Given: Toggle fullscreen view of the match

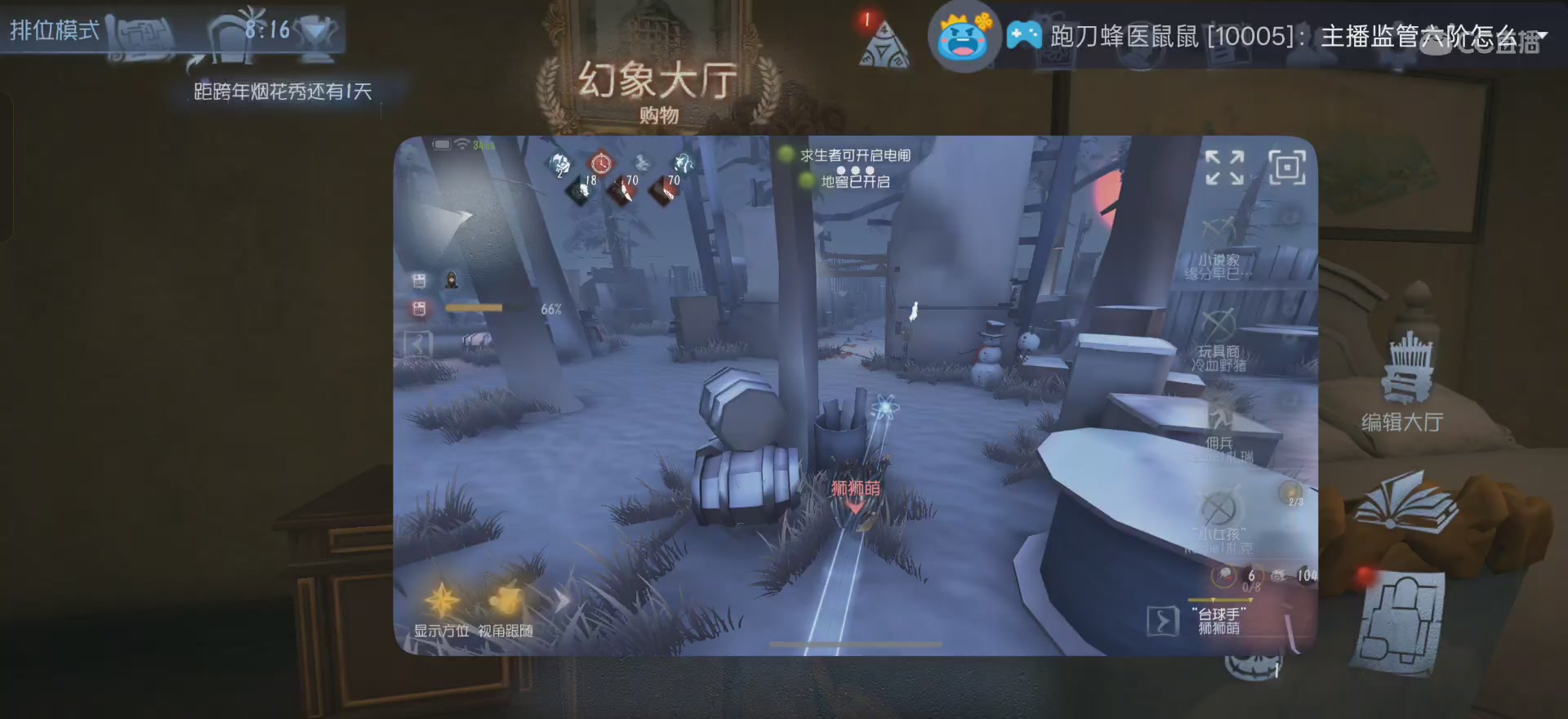Looking at the screenshot, I should 1224,168.
